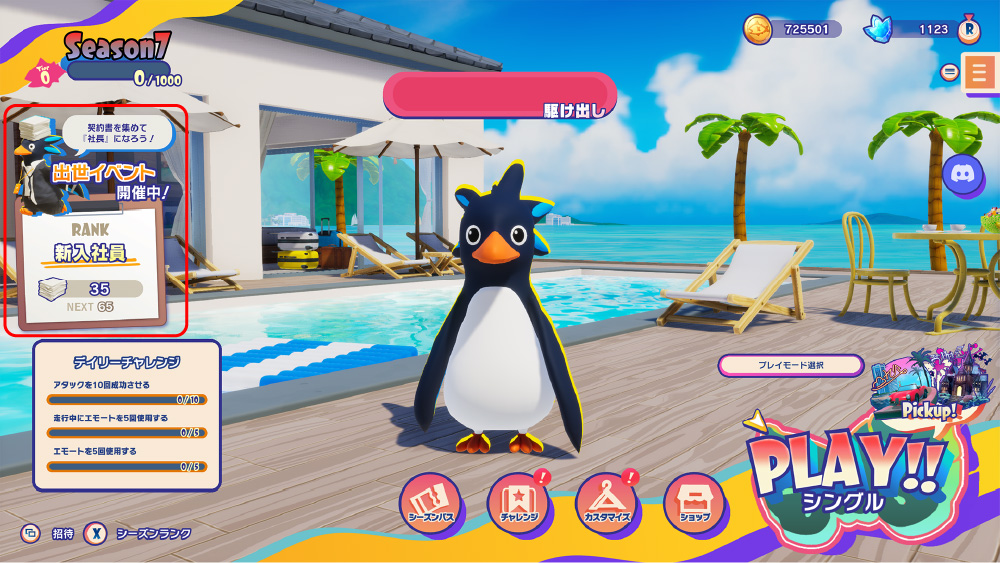Open the Challenge menu
The image size is (1000, 563).
pos(519,504)
